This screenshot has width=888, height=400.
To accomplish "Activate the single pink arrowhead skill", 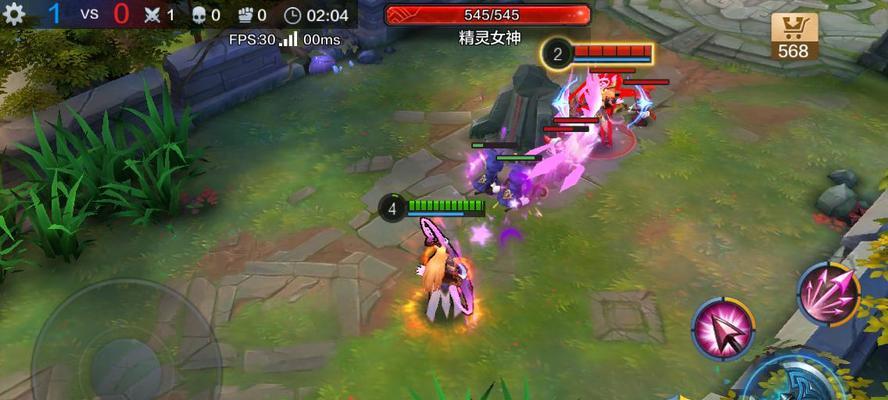I will click(x=723, y=329).
